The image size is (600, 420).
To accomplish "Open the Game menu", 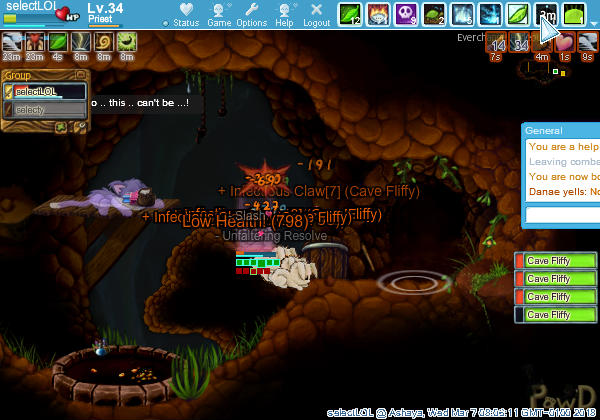I will 219,14.
